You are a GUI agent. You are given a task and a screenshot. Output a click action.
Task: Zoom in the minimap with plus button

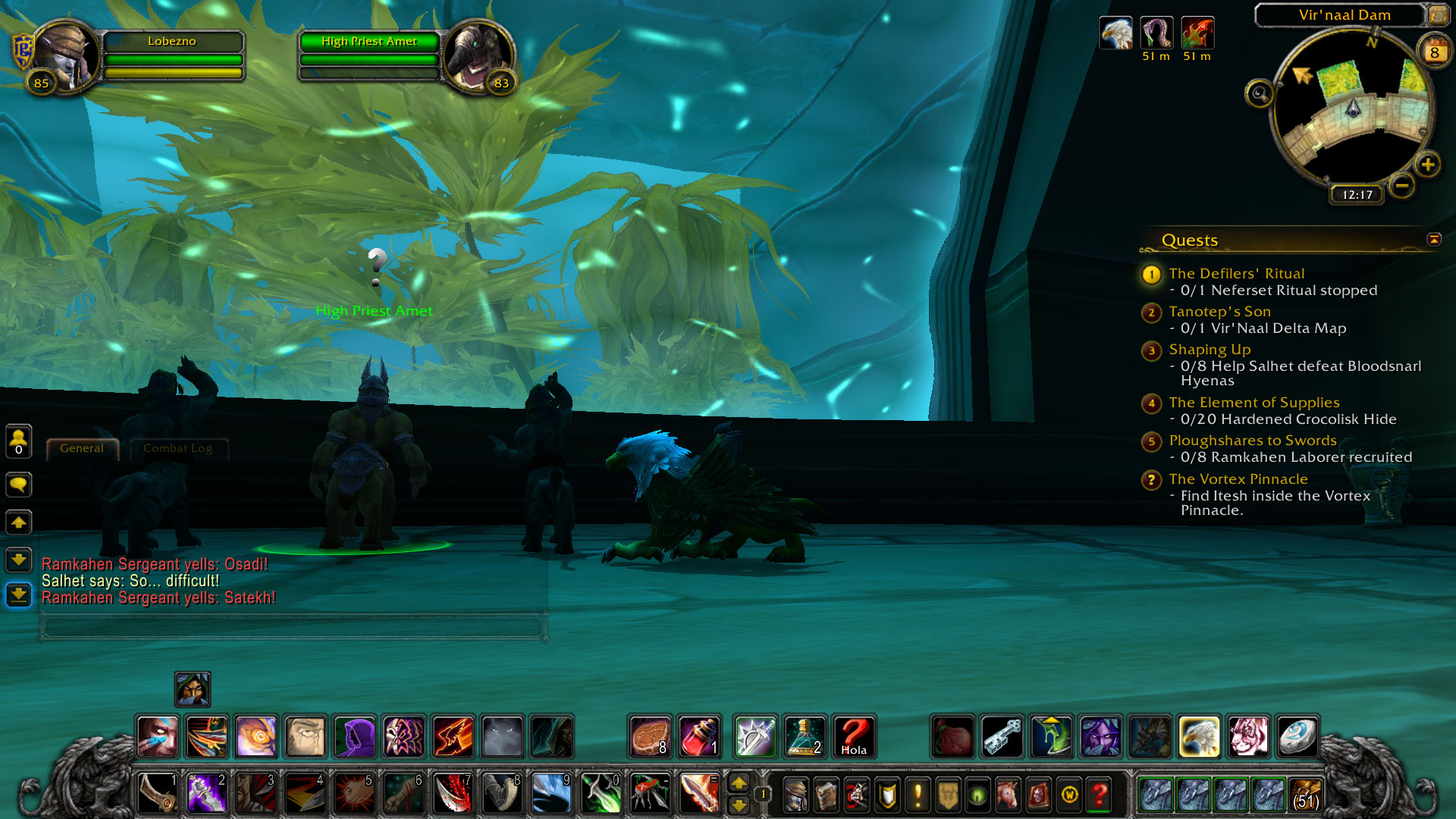(1428, 165)
